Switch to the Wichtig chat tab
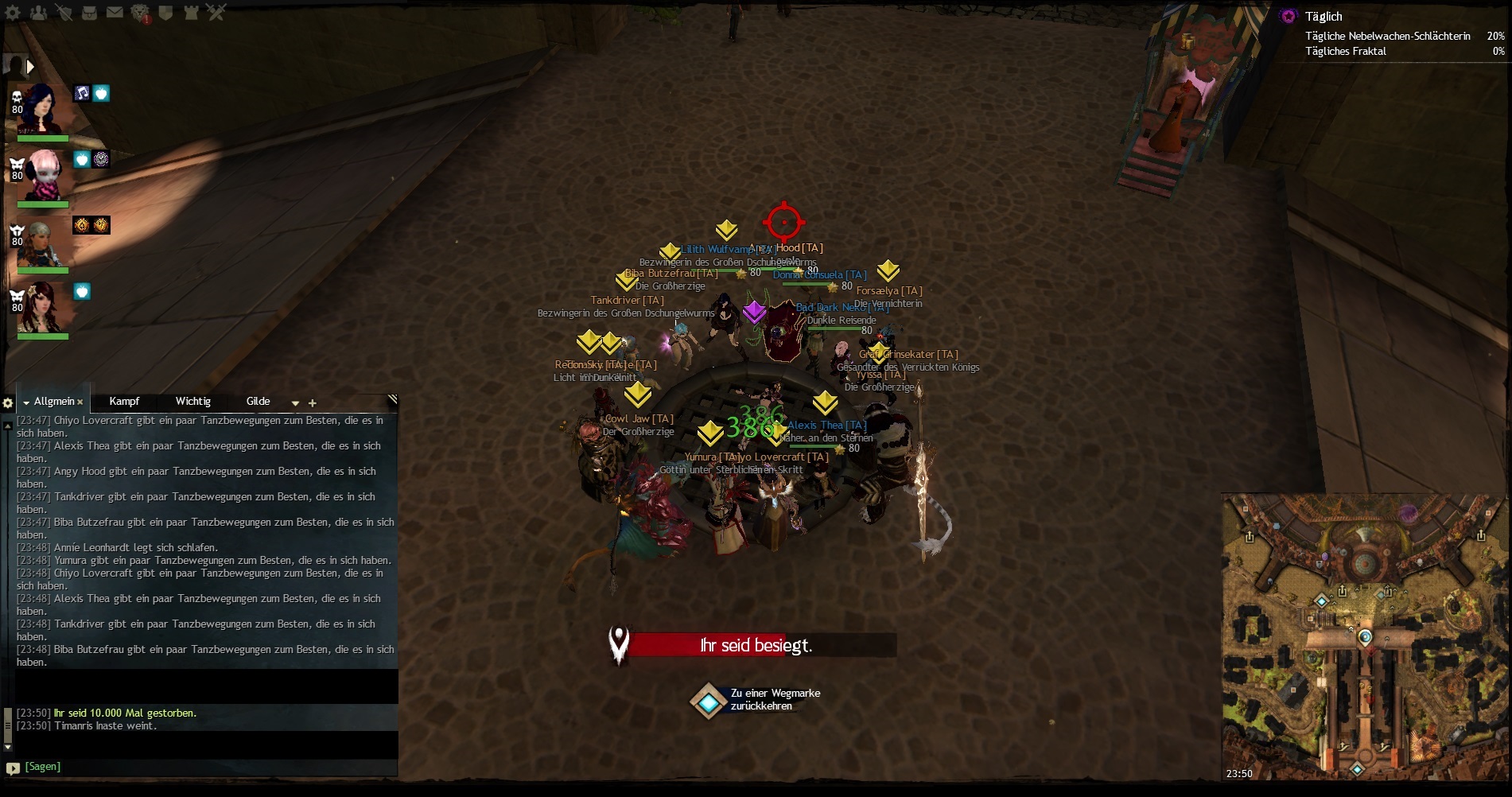1512x797 pixels. (x=192, y=402)
